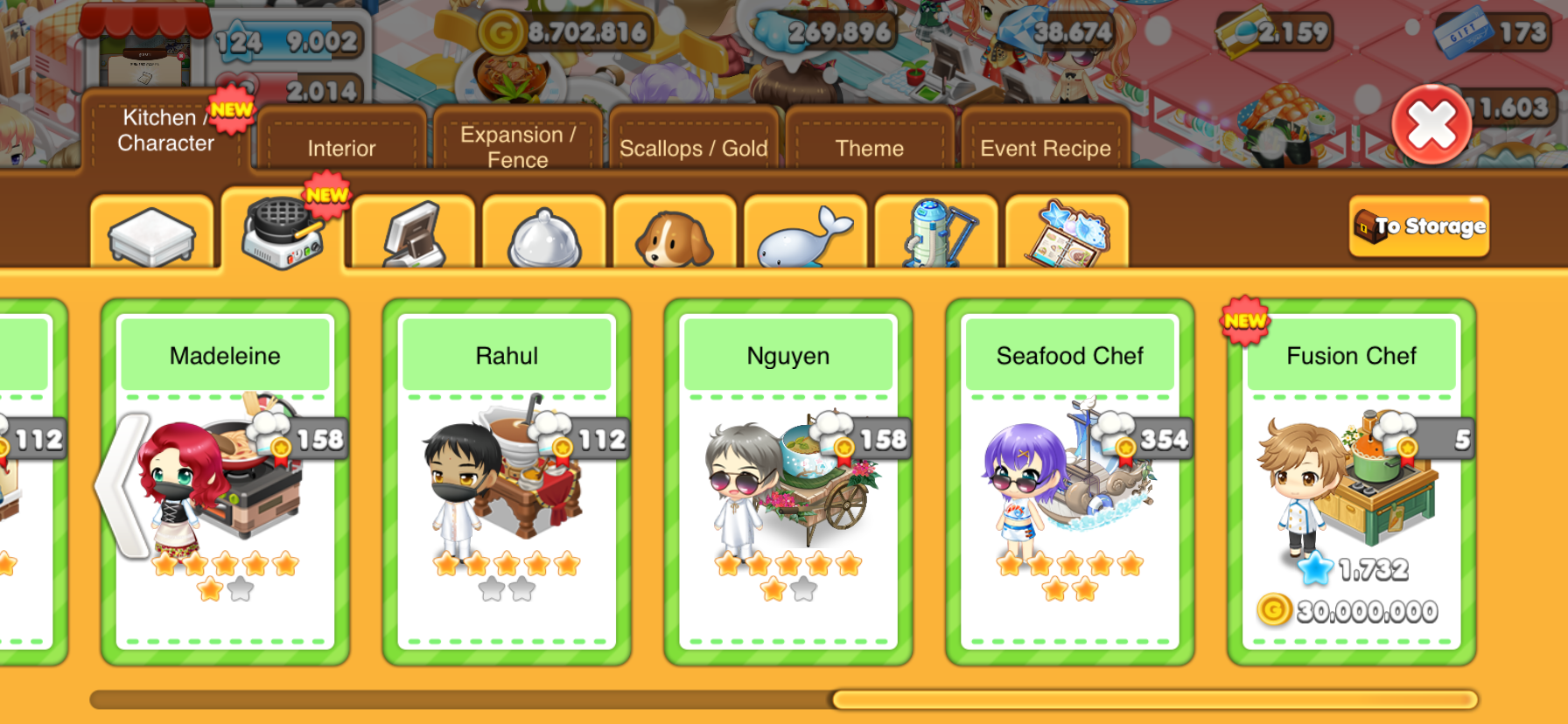Choose the white table category icon
The width and height of the screenshot is (1568, 724).
click(x=151, y=234)
